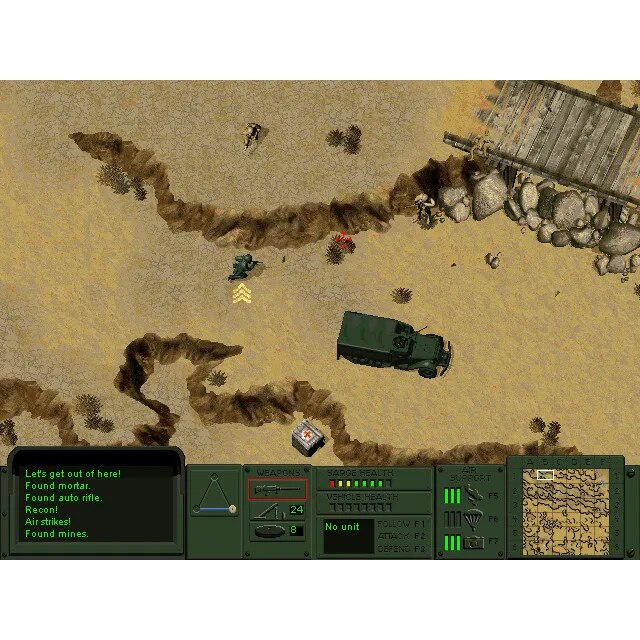This screenshot has width=640, height=640.
Task: Issue the Attack unit command
Action: pyautogui.click(x=404, y=536)
